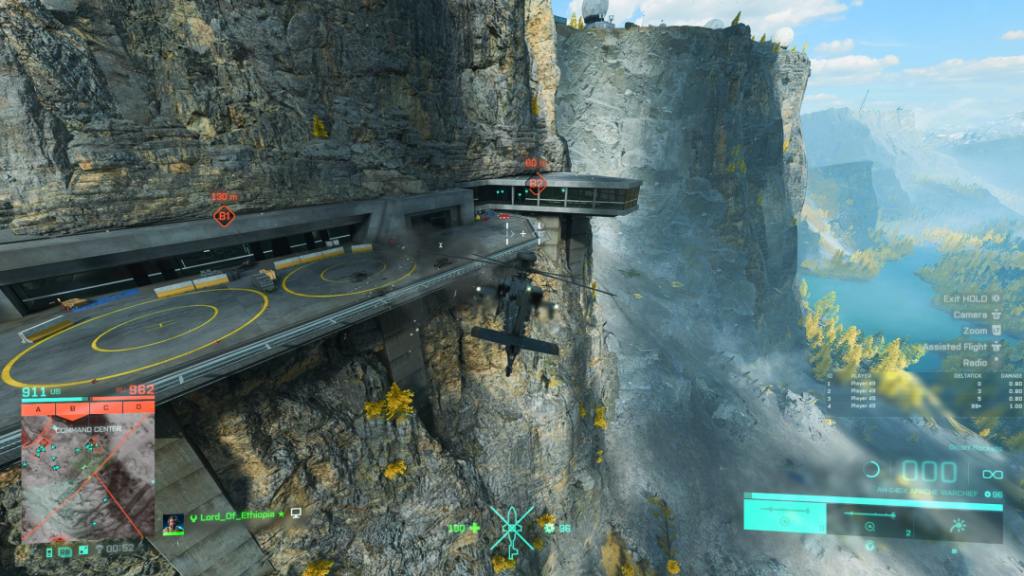Click Lord_Of_Ethiopia's portrait
This screenshot has width=1024, height=576.
coord(174,523)
